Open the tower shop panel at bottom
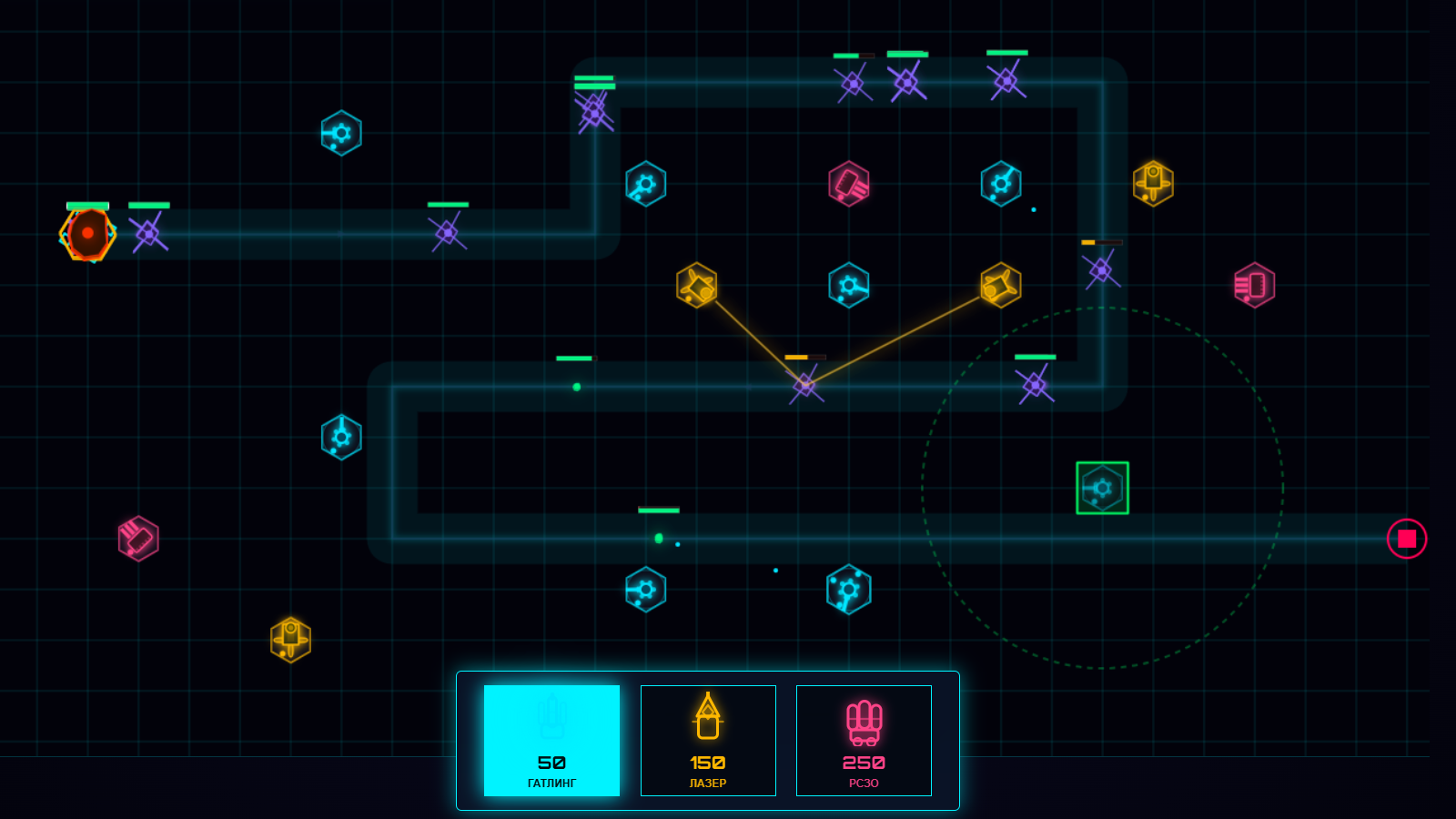This screenshot has height=819, width=1456. tap(710, 741)
